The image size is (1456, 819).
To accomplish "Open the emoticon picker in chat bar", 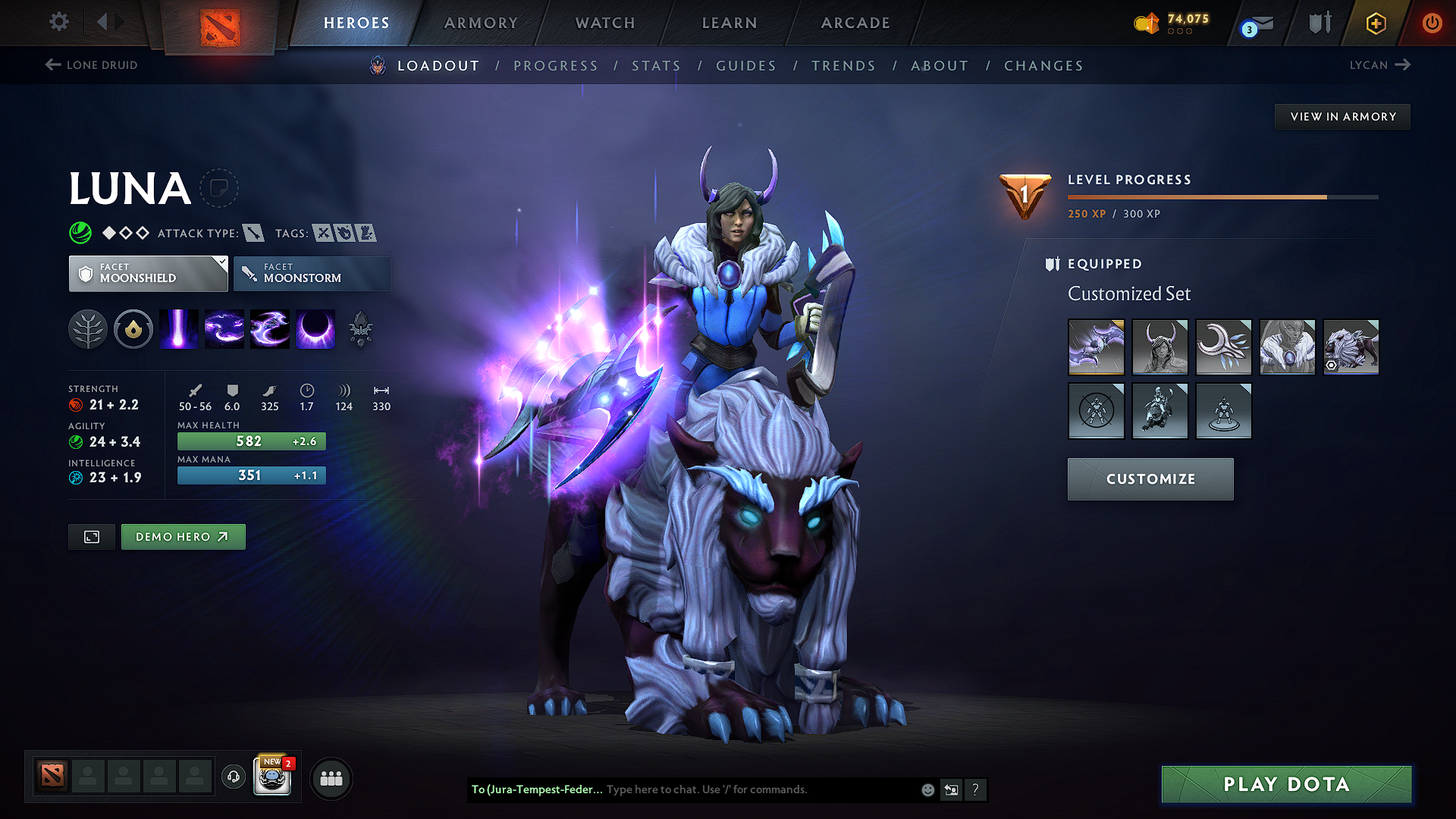I will [x=927, y=789].
